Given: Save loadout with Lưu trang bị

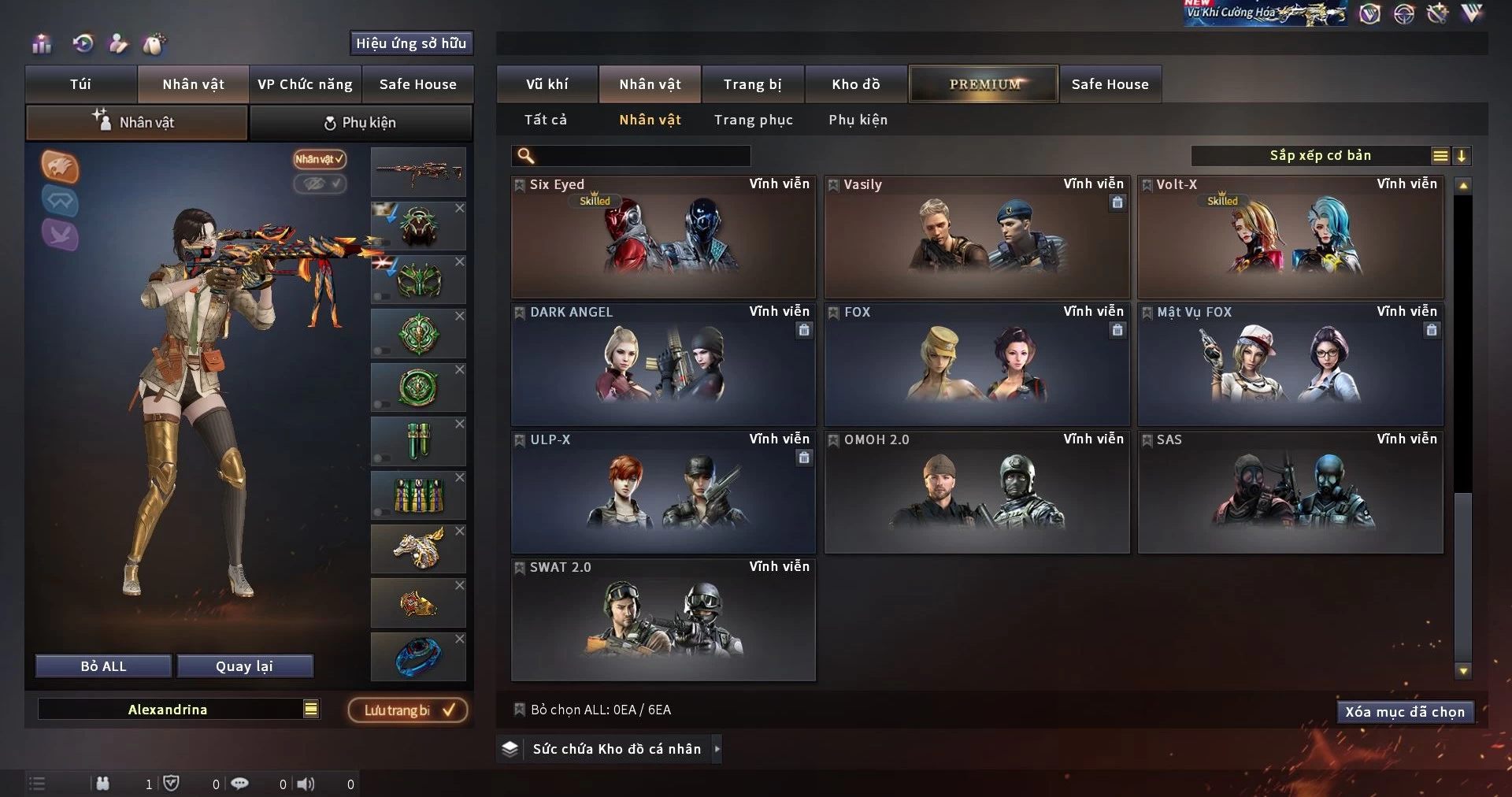Looking at the screenshot, I should 408,710.
